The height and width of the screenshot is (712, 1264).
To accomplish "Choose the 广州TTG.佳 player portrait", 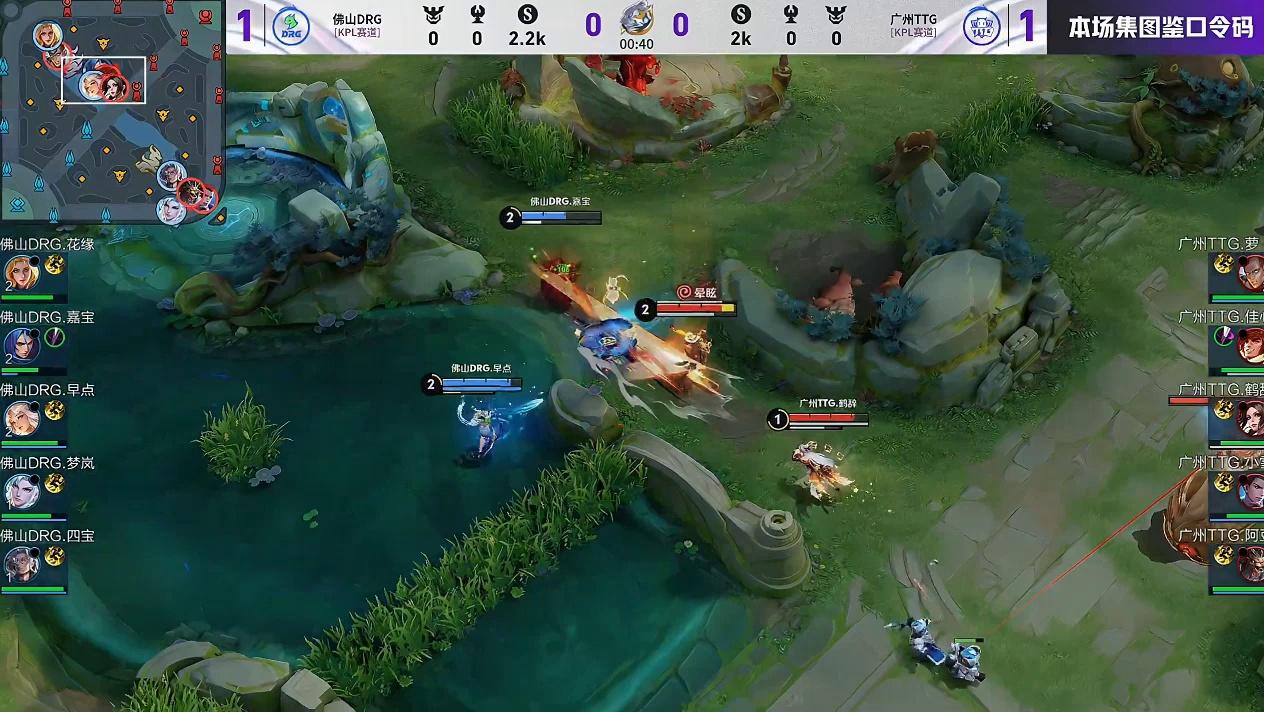I will coord(1250,345).
